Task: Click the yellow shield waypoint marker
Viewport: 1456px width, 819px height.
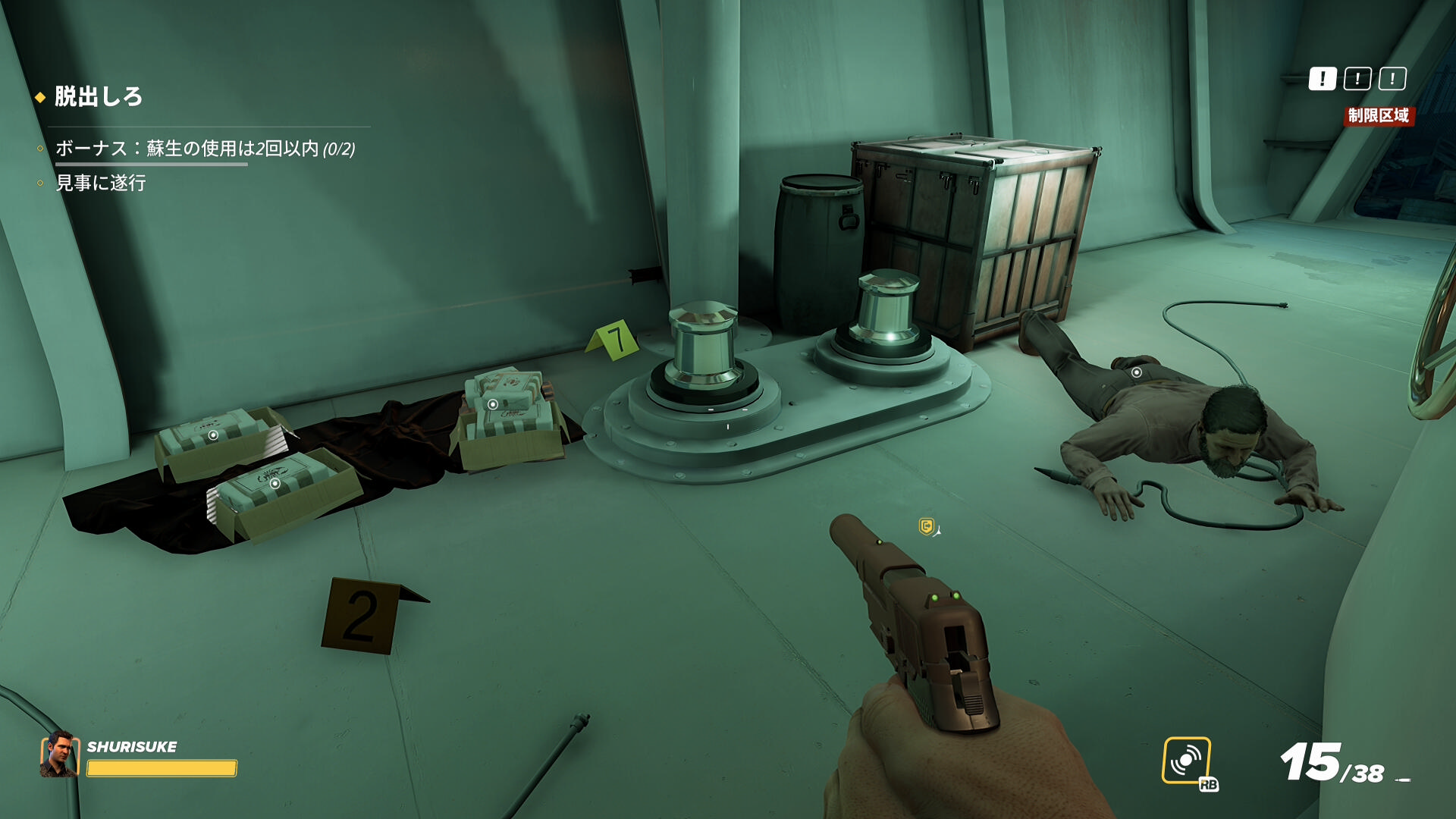Action: click(x=926, y=526)
